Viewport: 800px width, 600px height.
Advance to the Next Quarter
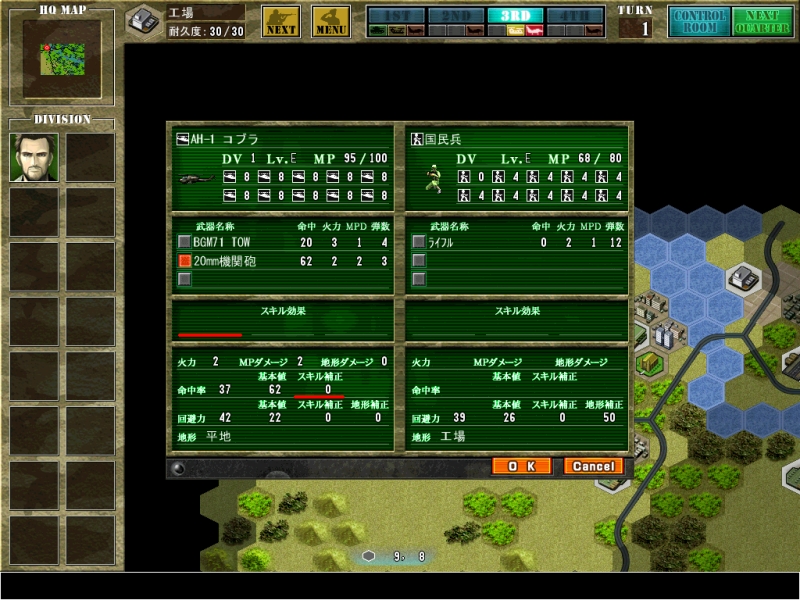tap(762, 21)
